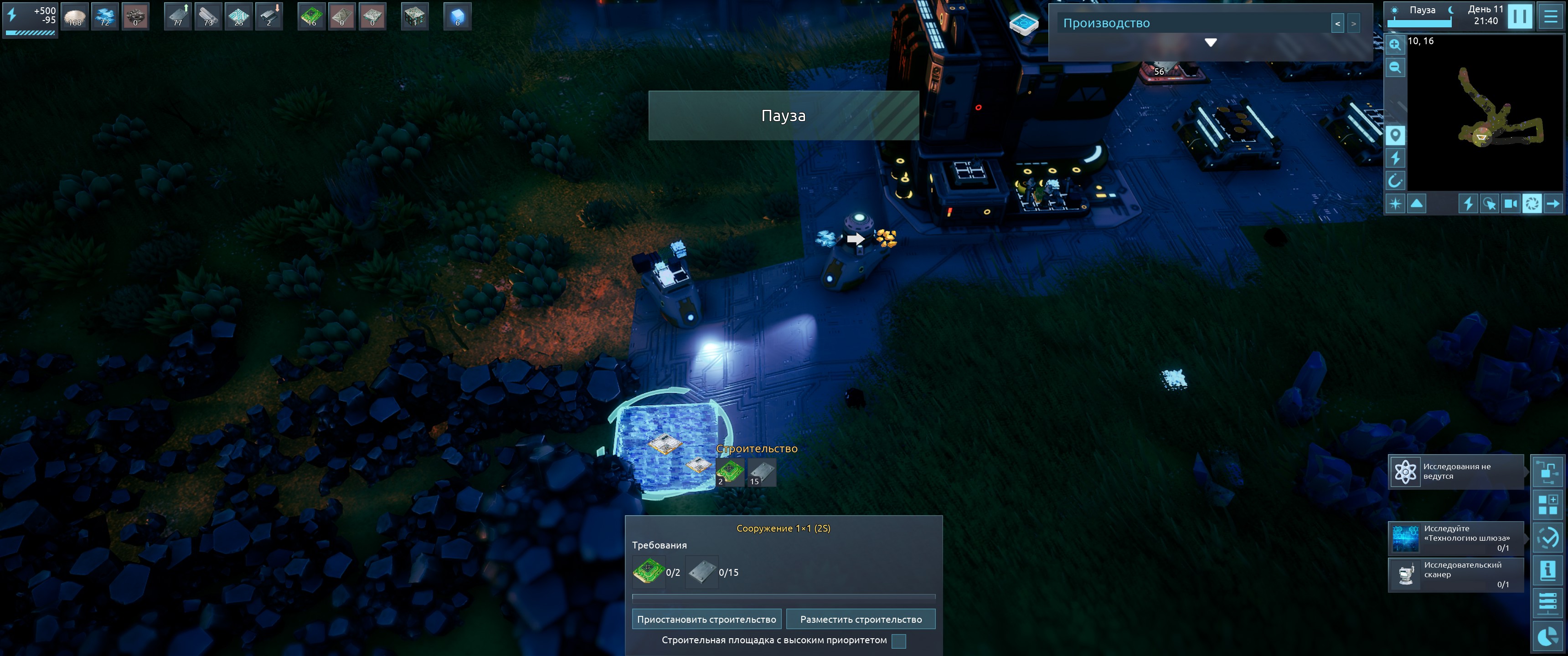1568x656 pixels.
Task: Zoom in on the minimap
Action: (x=1395, y=45)
